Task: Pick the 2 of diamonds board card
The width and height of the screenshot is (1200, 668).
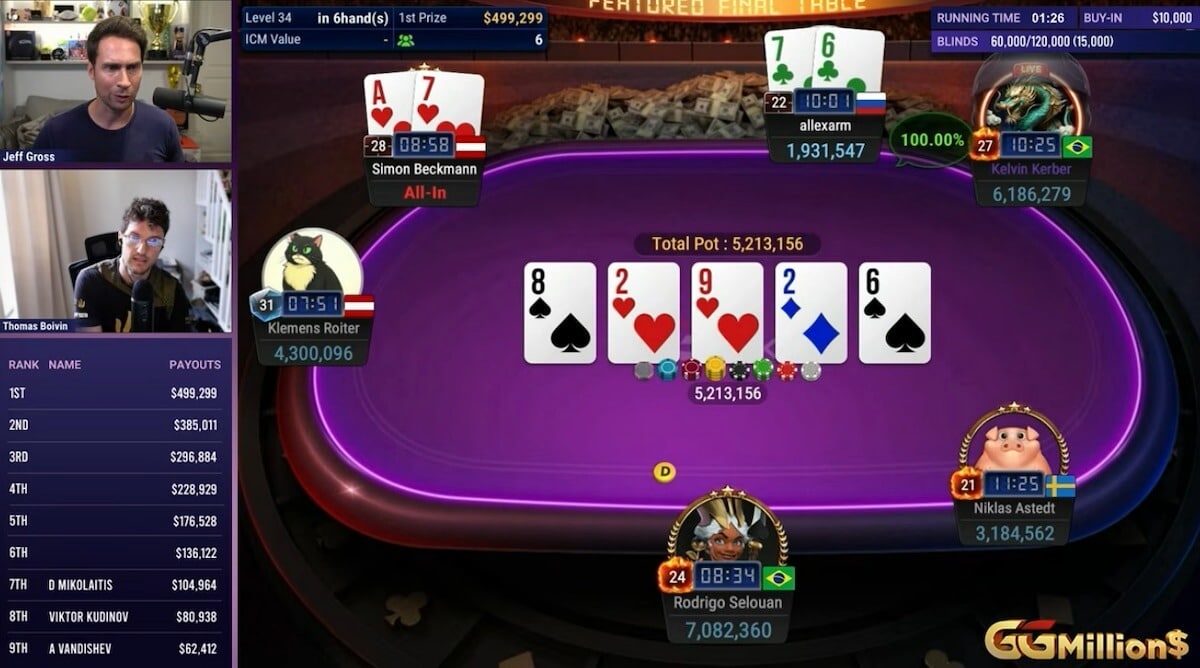Action: pos(811,313)
